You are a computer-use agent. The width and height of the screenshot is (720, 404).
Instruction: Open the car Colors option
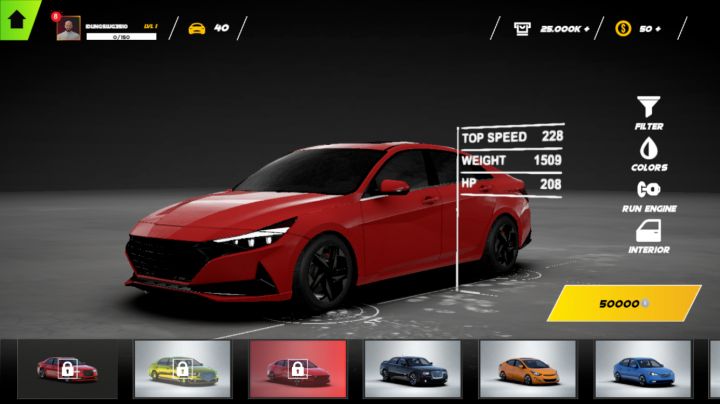click(x=649, y=148)
